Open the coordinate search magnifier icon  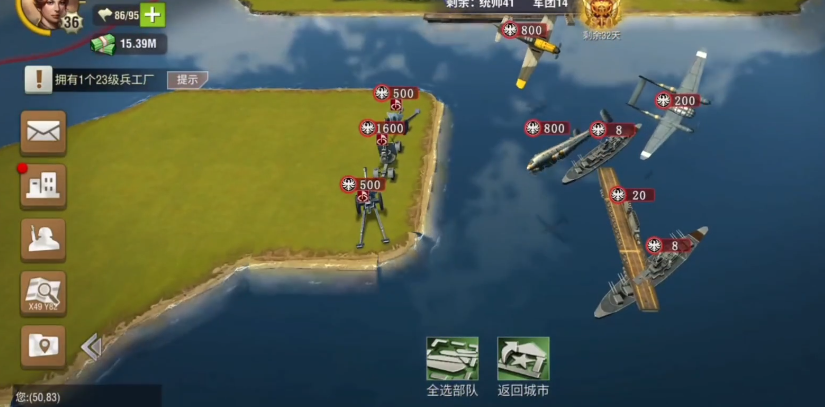click(44, 293)
